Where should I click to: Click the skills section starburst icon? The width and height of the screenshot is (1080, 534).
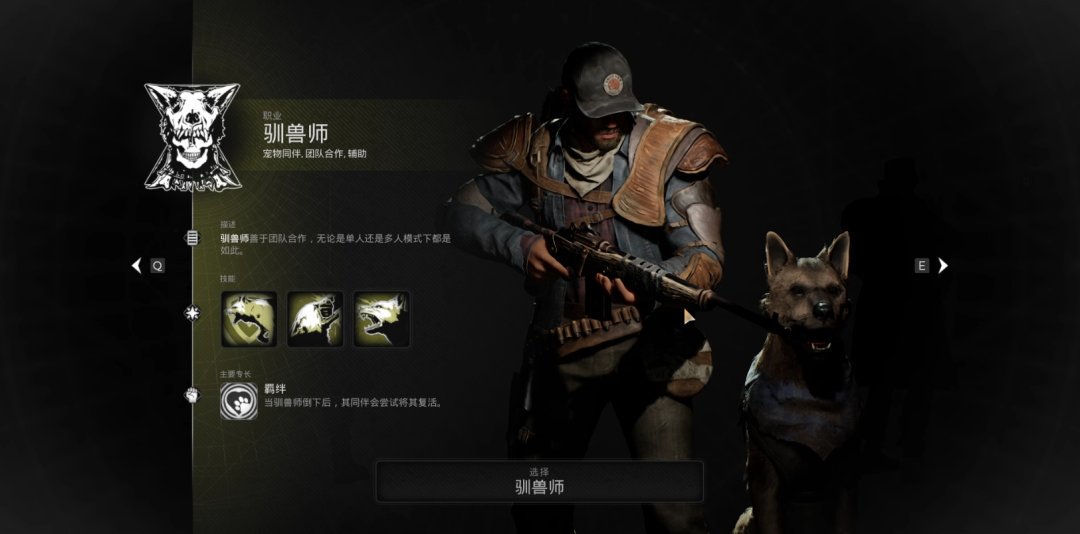pyautogui.click(x=192, y=314)
